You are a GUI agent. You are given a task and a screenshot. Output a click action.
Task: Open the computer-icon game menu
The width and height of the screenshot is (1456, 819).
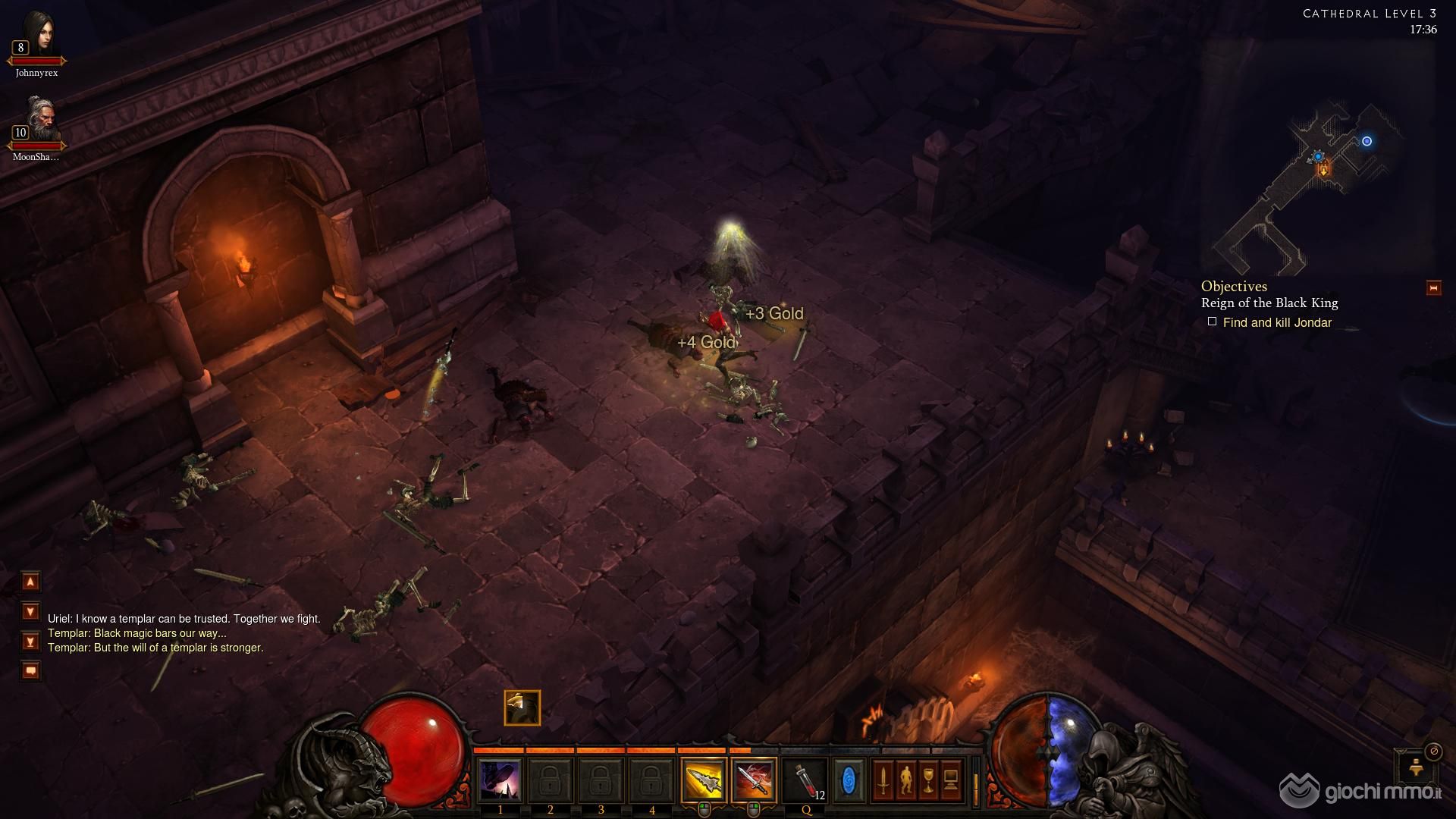coord(951,780)
